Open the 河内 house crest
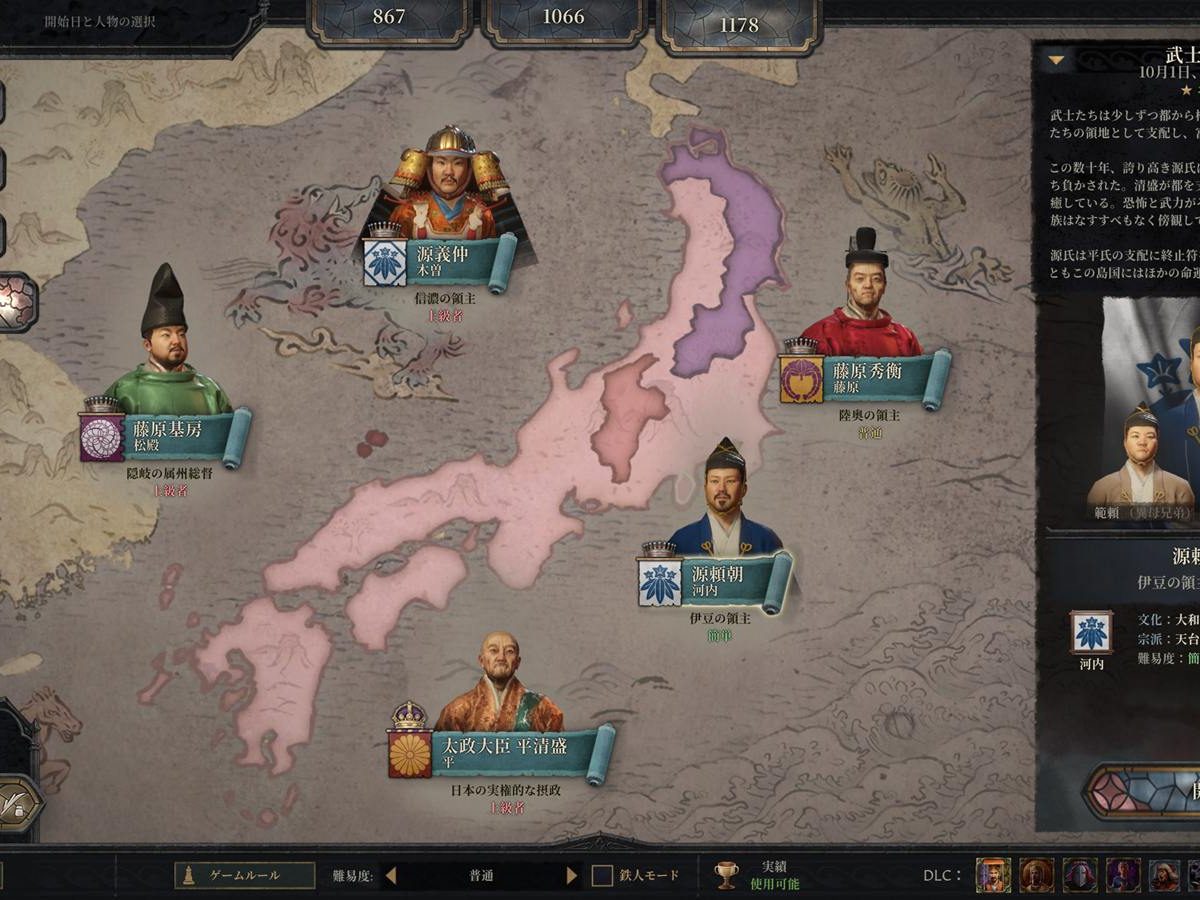1200x900 pixels. coord(1090,633)
